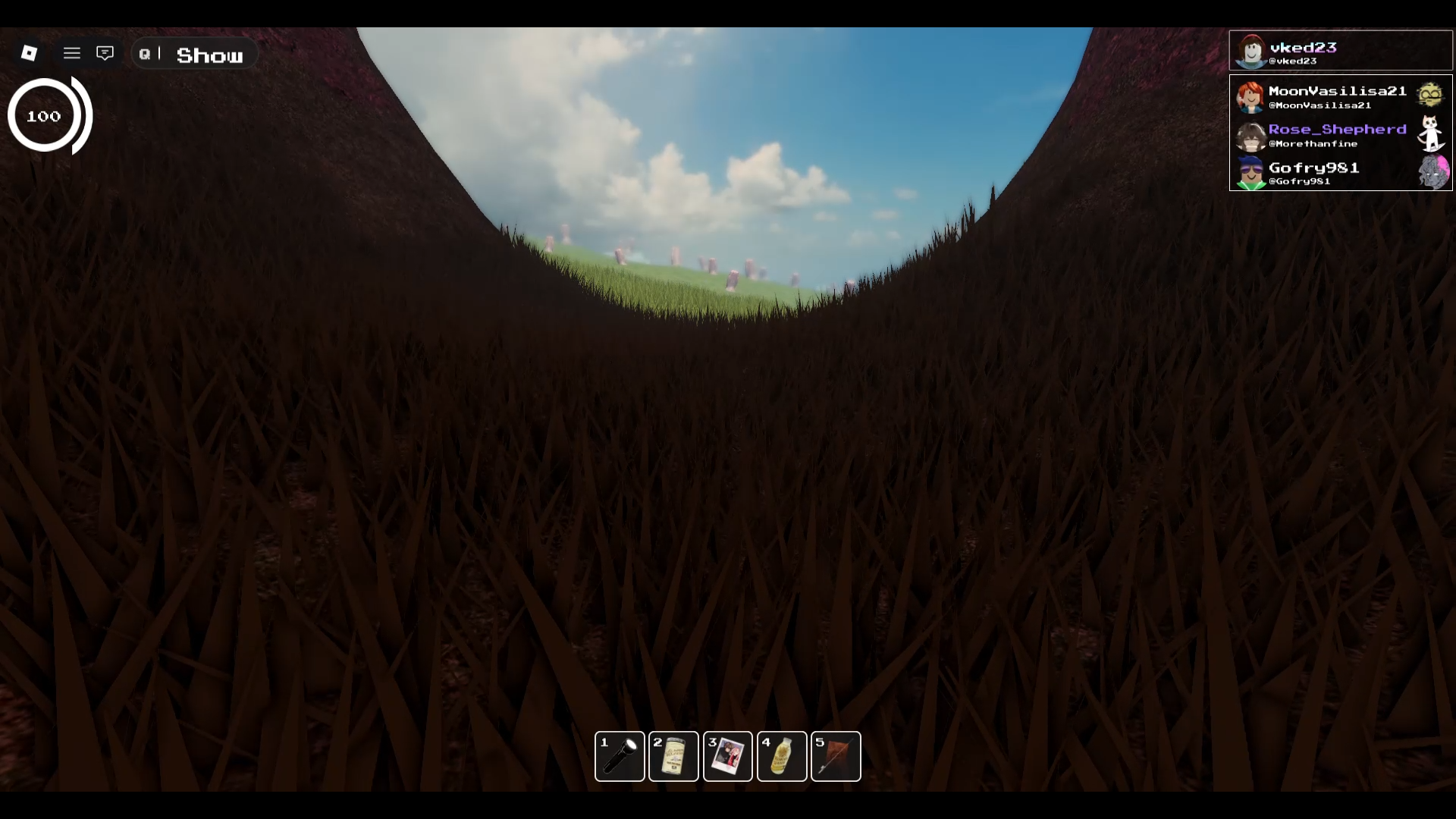
Task: Expand the Roblox hamburger menu
Action: 72,53
